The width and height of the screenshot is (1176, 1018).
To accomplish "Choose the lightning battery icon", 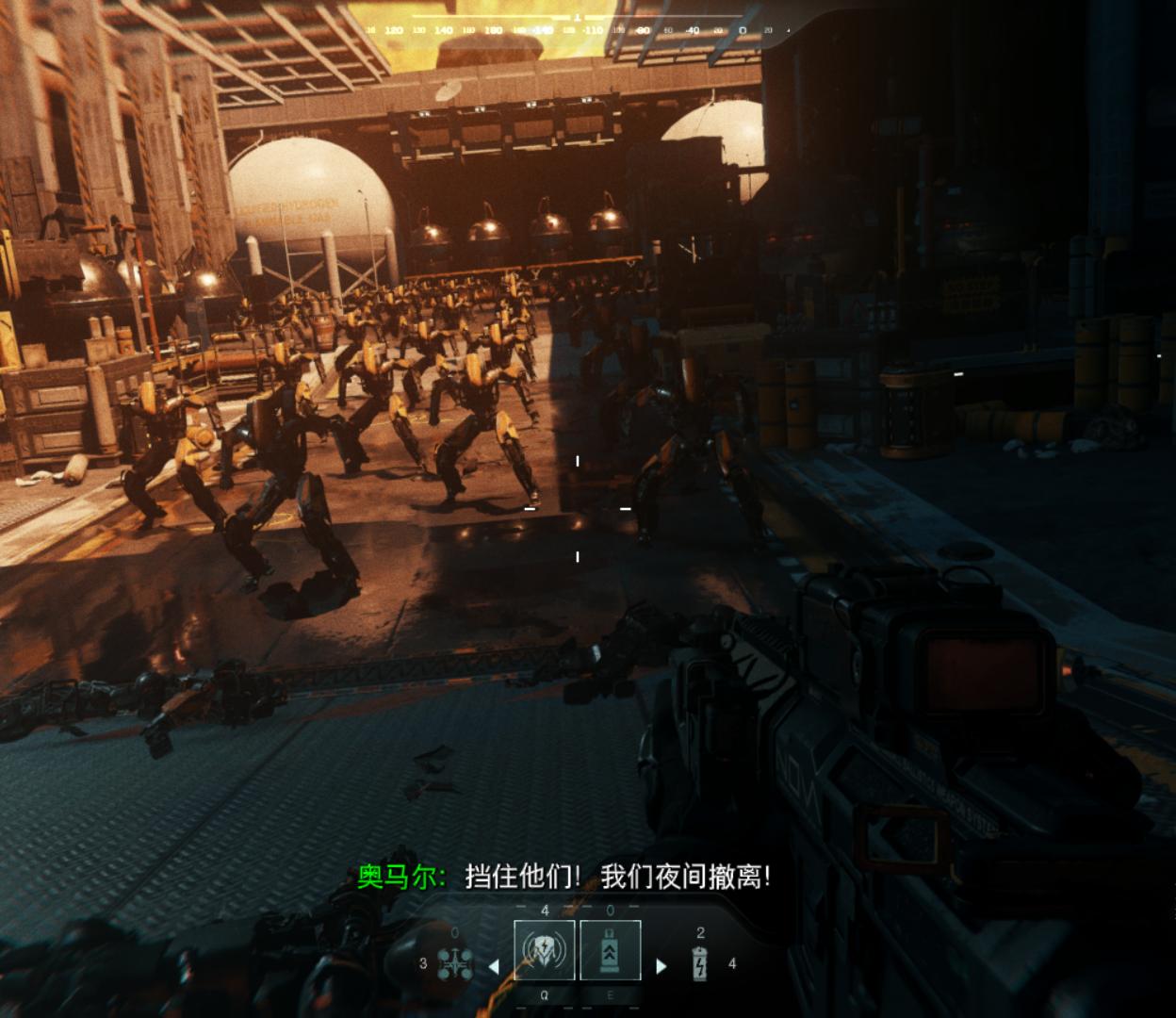I will 700,963.
